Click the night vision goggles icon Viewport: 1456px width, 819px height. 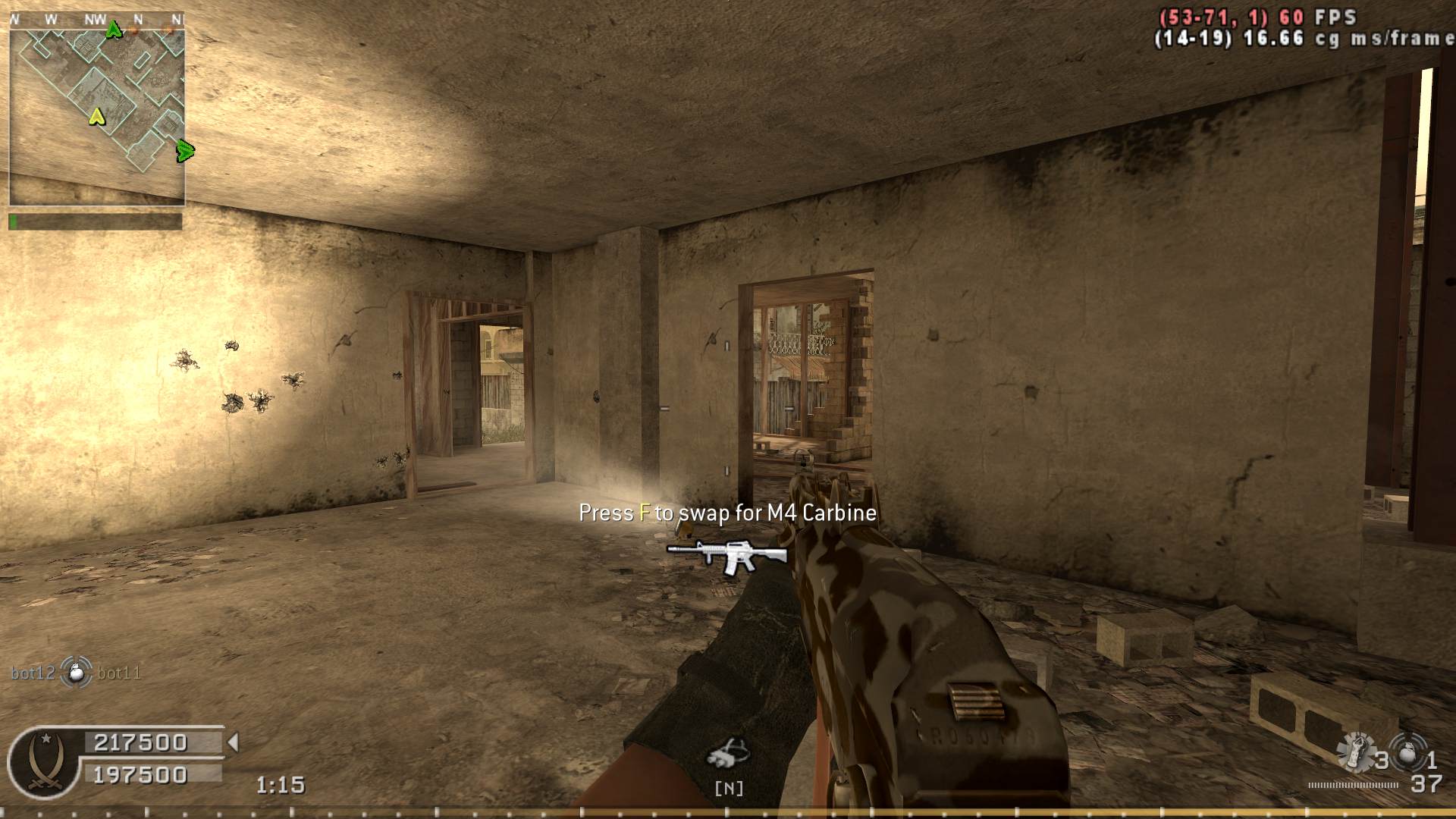pos(728,753)
